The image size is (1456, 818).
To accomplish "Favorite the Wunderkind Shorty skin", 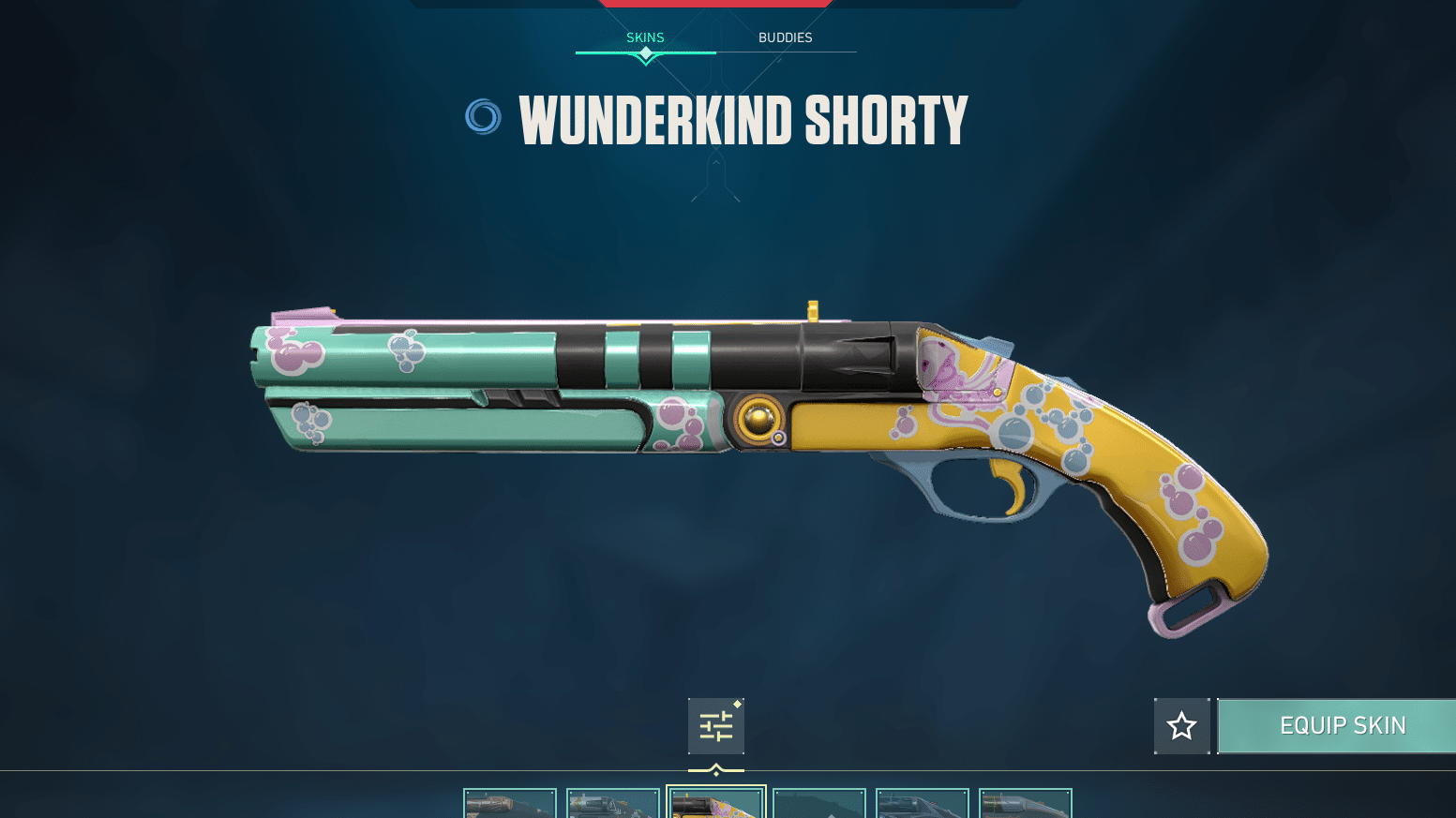I will point(1181,725).
